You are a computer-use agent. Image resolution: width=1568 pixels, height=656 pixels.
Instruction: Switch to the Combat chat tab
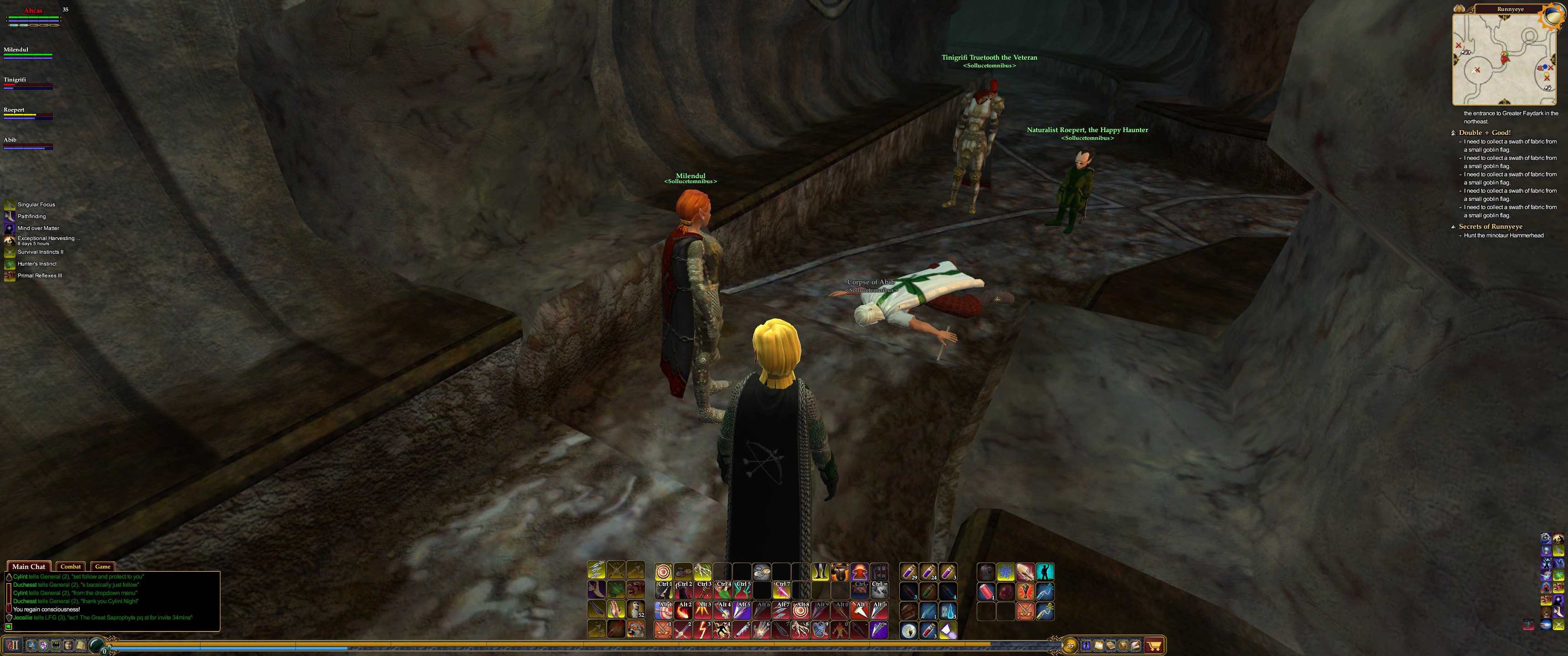click(71, 567)
